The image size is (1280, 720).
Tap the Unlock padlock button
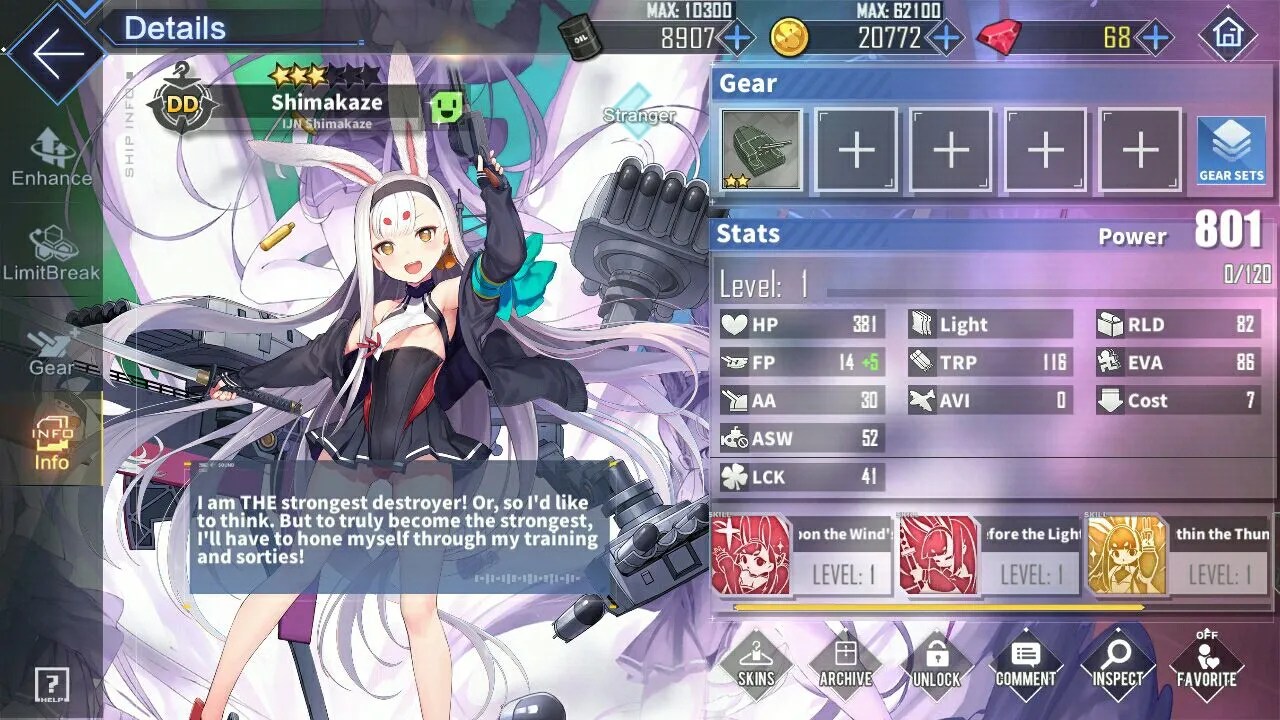pyautogui.click(x=936, y=664)
